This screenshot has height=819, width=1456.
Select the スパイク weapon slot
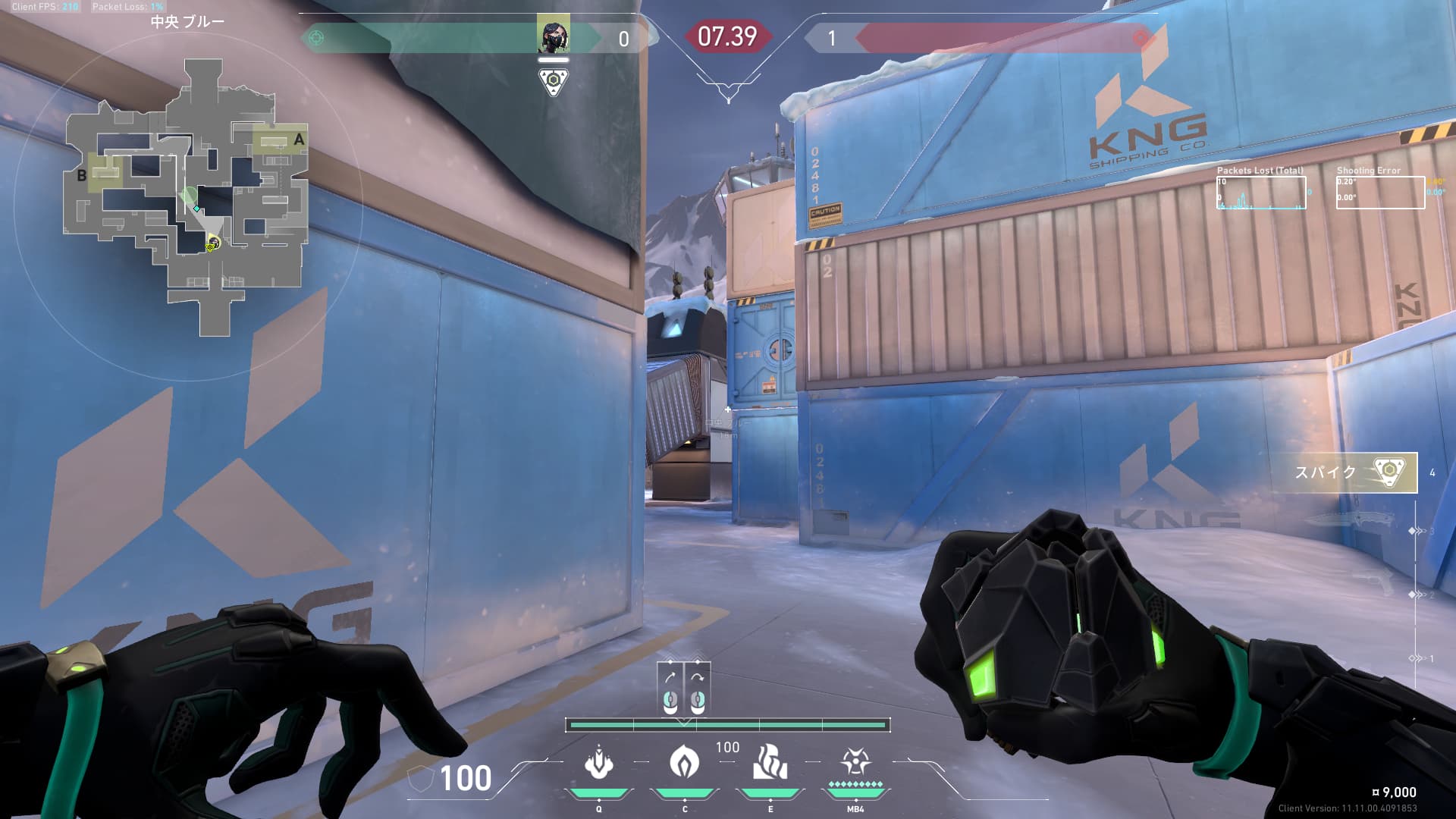pos(1344,472)
